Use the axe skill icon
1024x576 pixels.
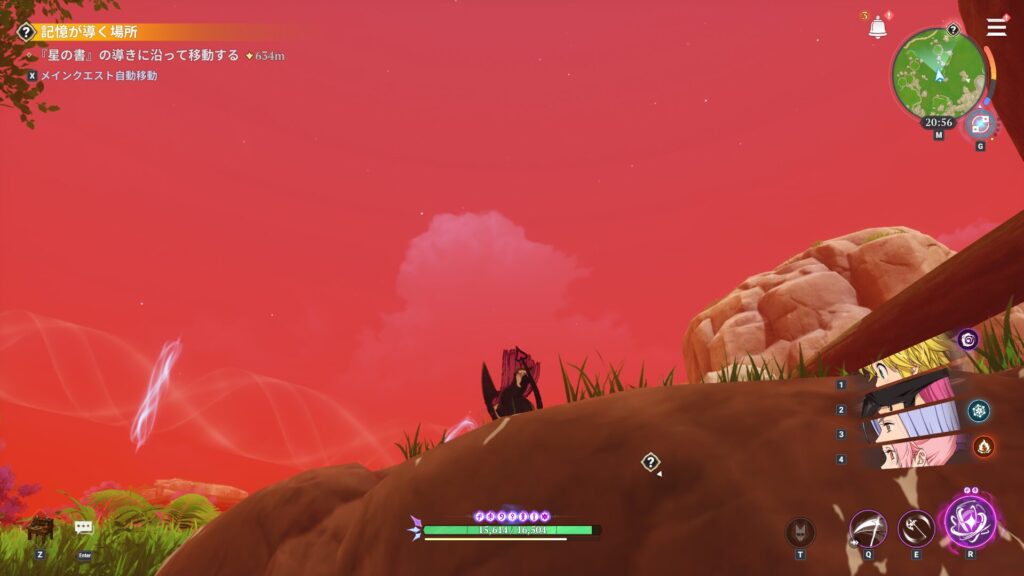pos(915,528)
